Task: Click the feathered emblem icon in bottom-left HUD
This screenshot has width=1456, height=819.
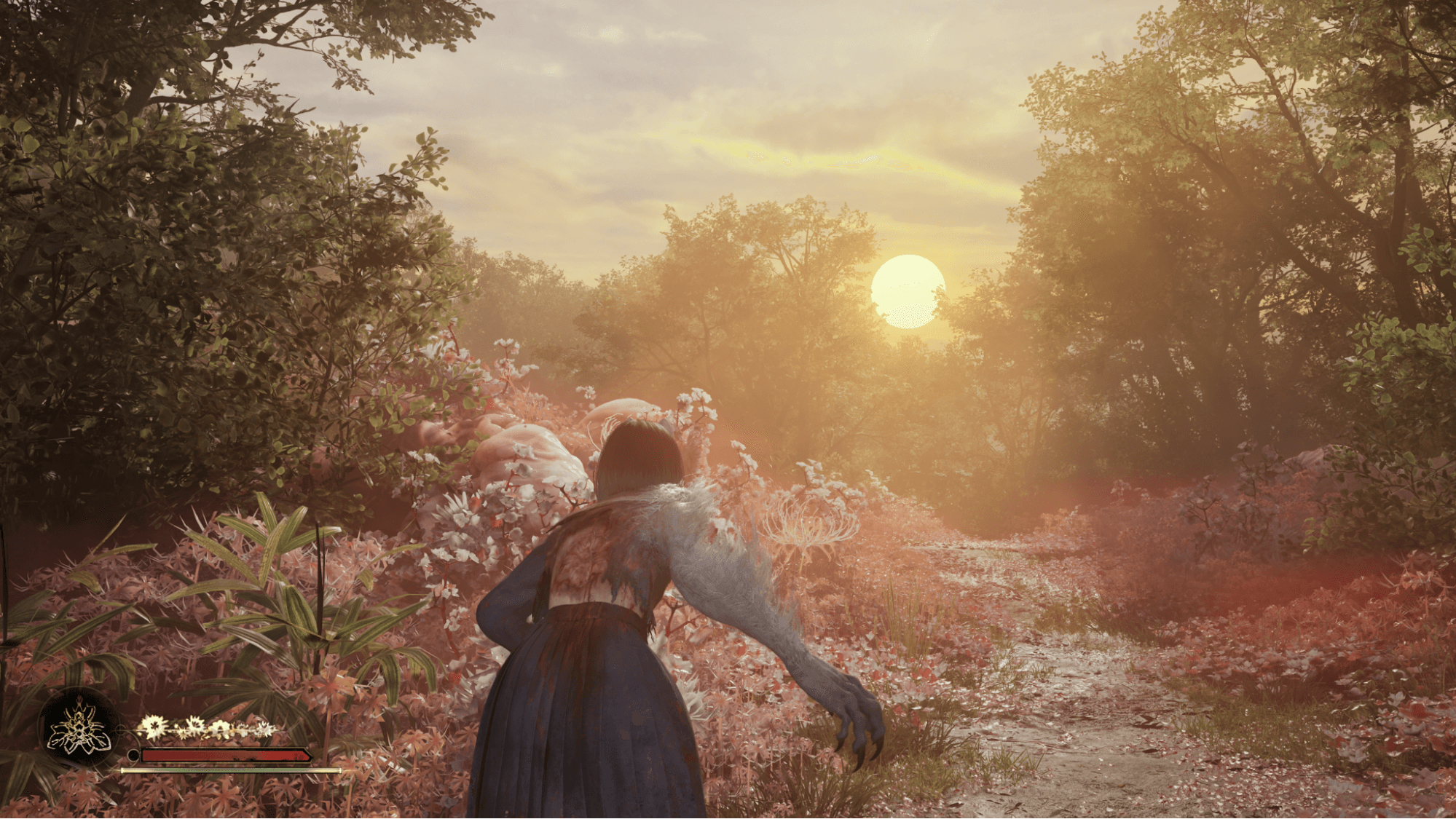Action: pyautogui.click(x=79, y=729)
